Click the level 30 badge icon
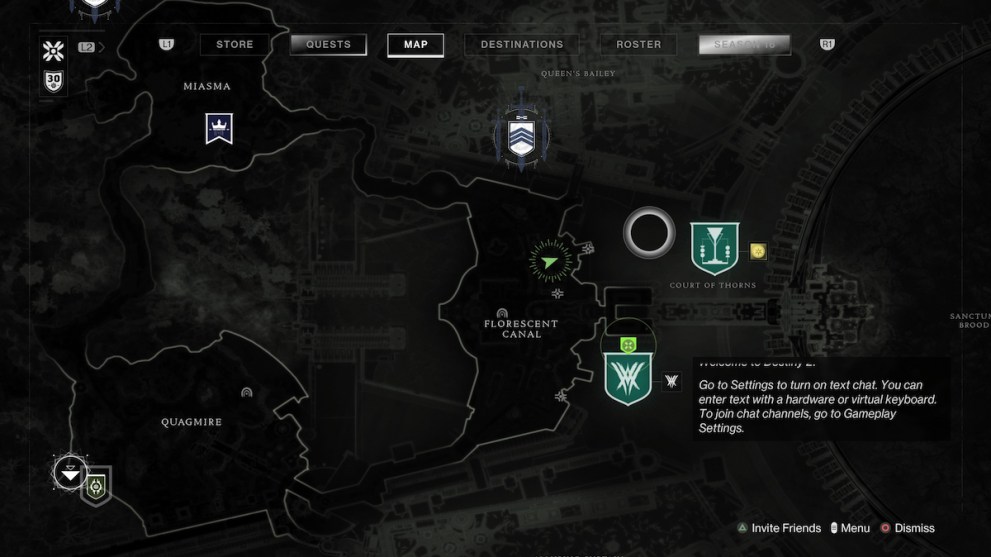This screenshot has width=991, height=557. pos(53,80)
